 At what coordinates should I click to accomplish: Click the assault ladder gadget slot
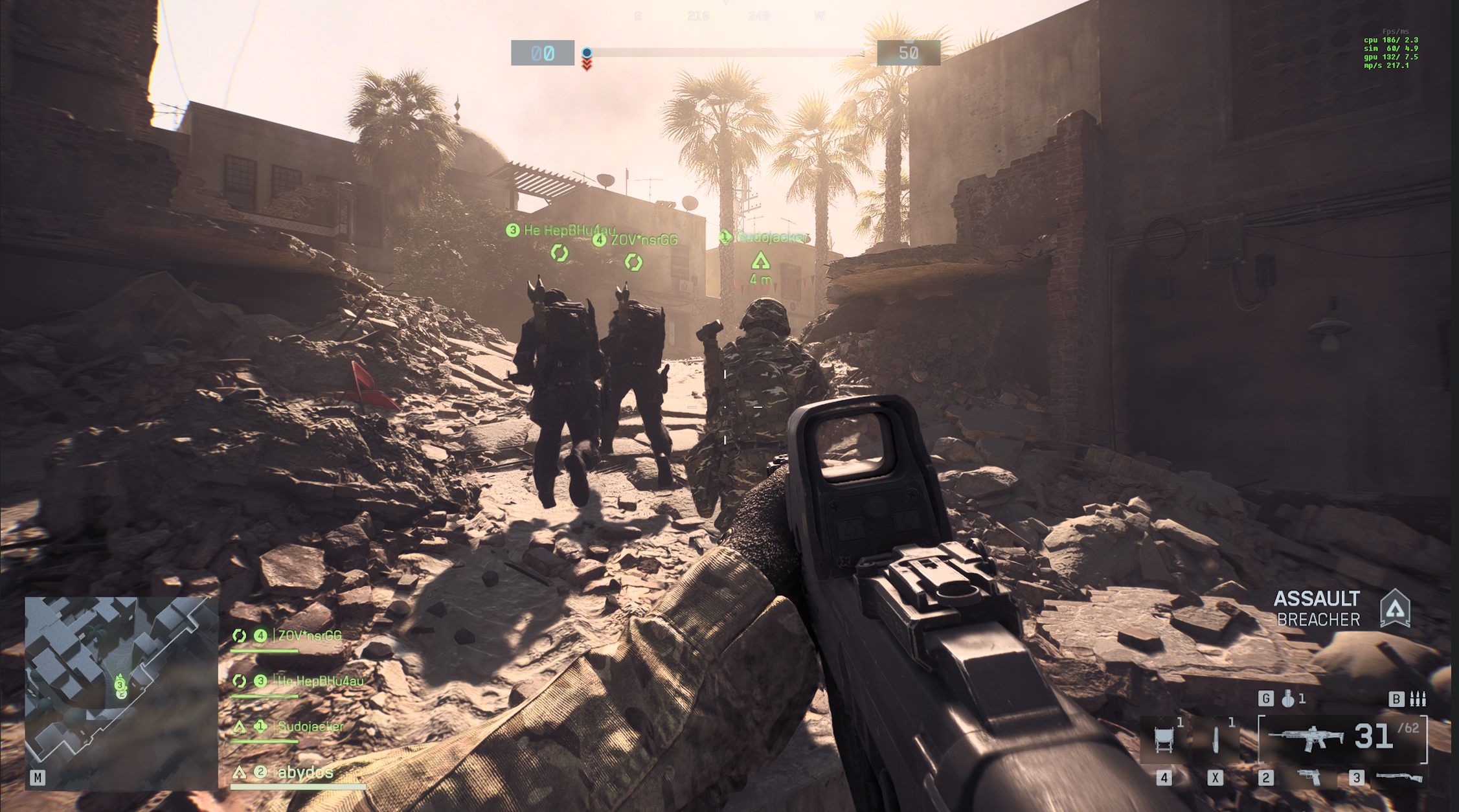tap(1164, 739)
